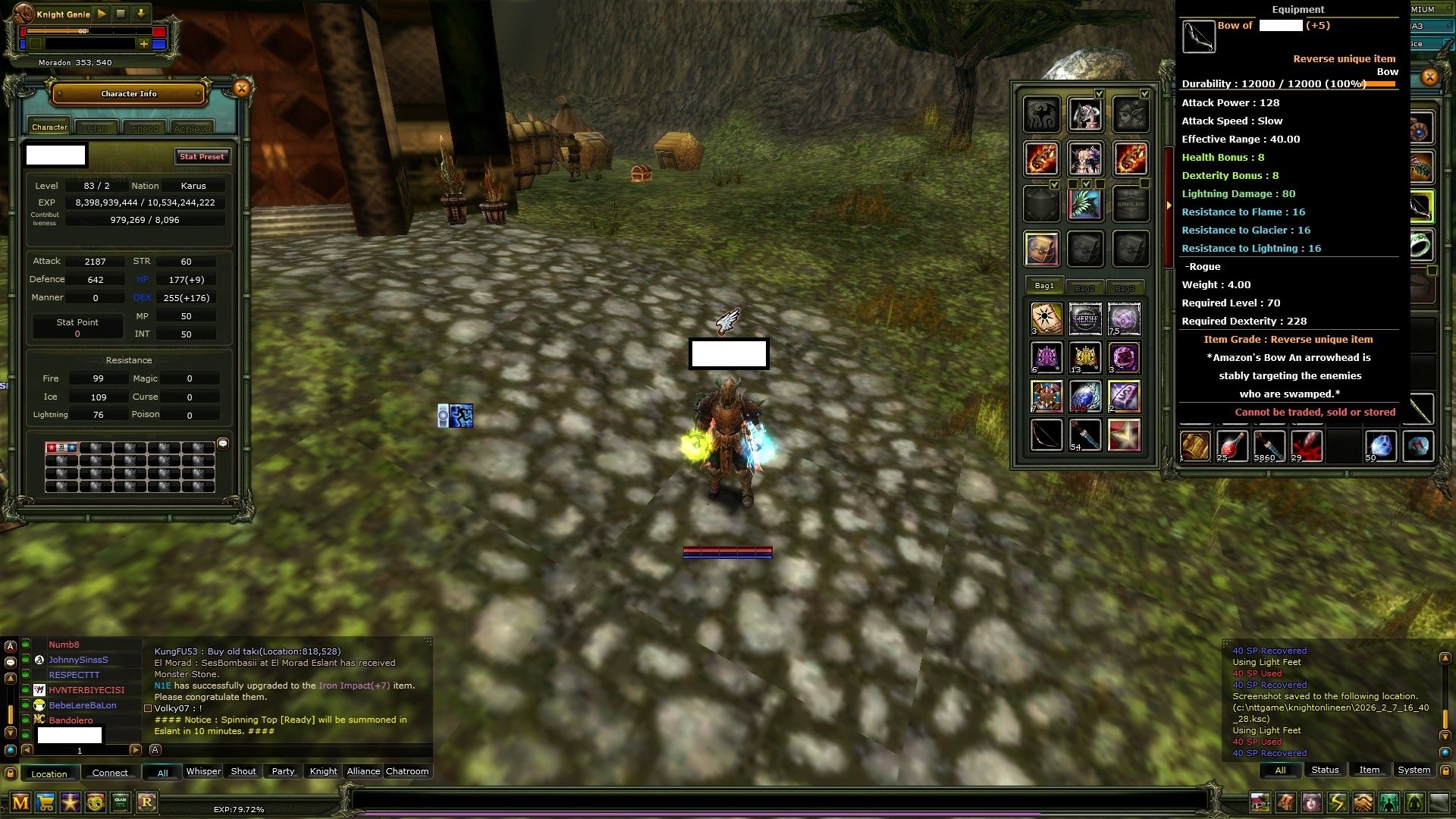
Task: Click the golden star premium icon
Action: coord(71,801)
